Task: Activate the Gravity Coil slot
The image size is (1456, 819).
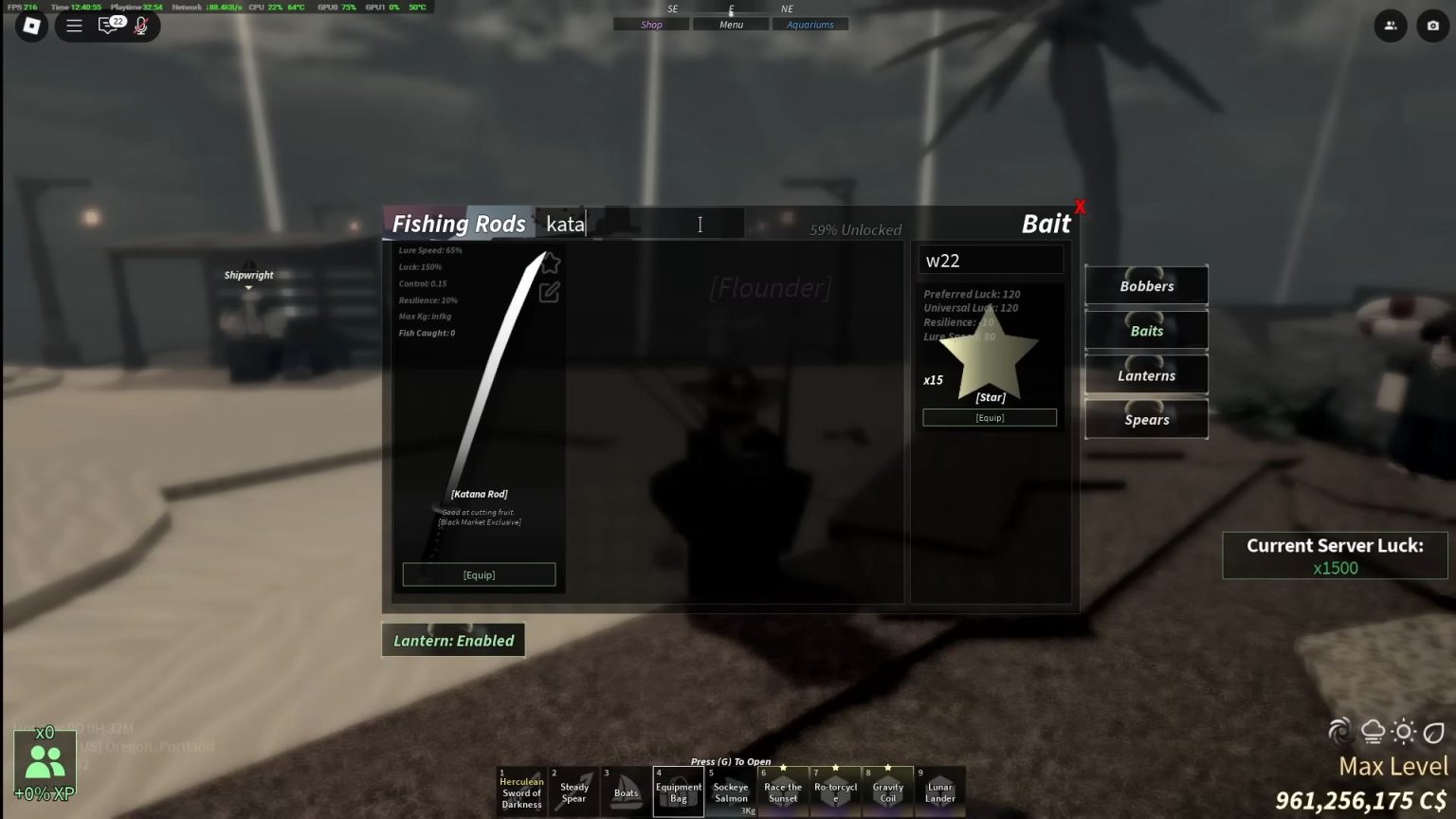Action: point(887,791)
